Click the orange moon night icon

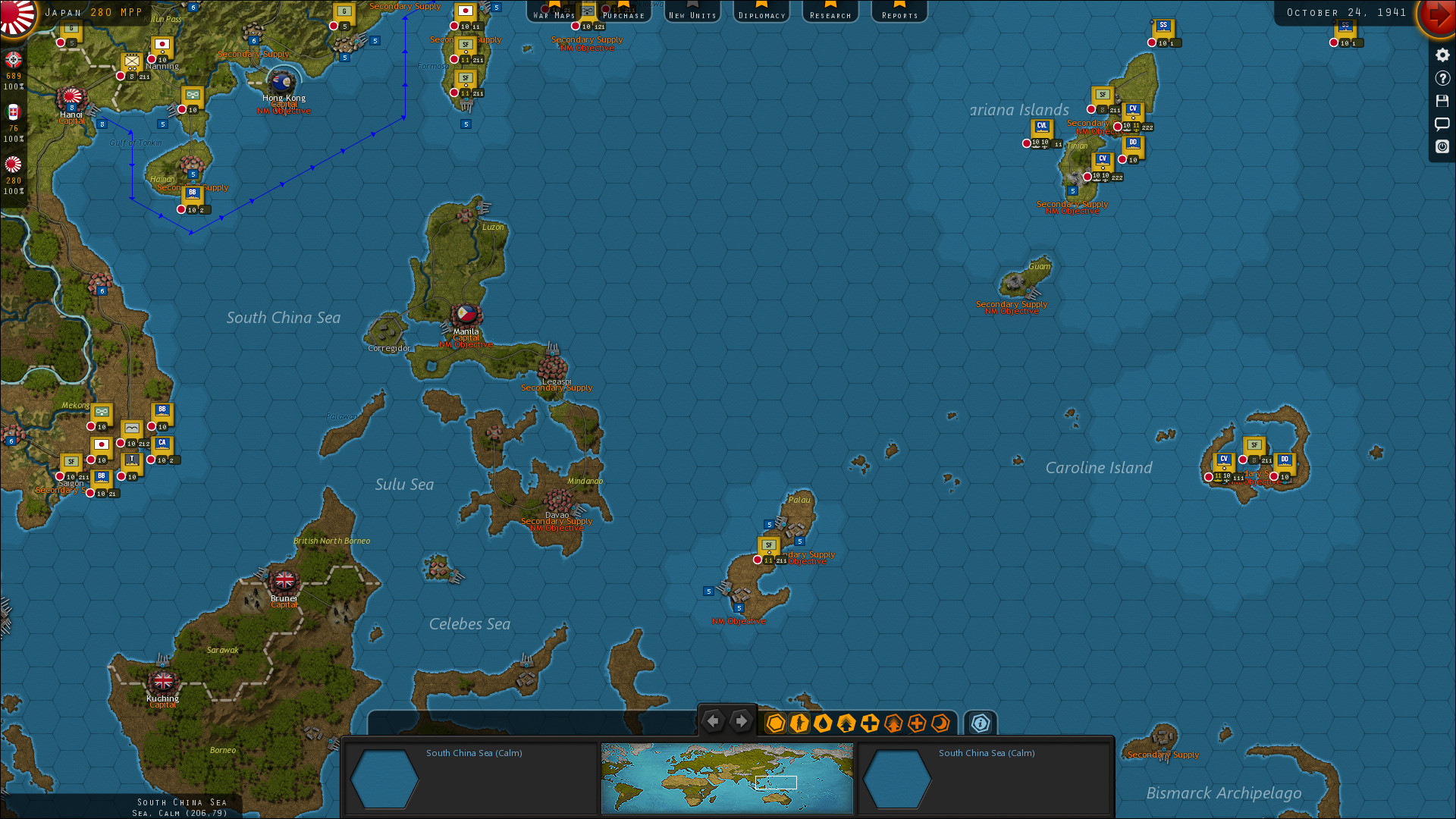coord(941,723)
